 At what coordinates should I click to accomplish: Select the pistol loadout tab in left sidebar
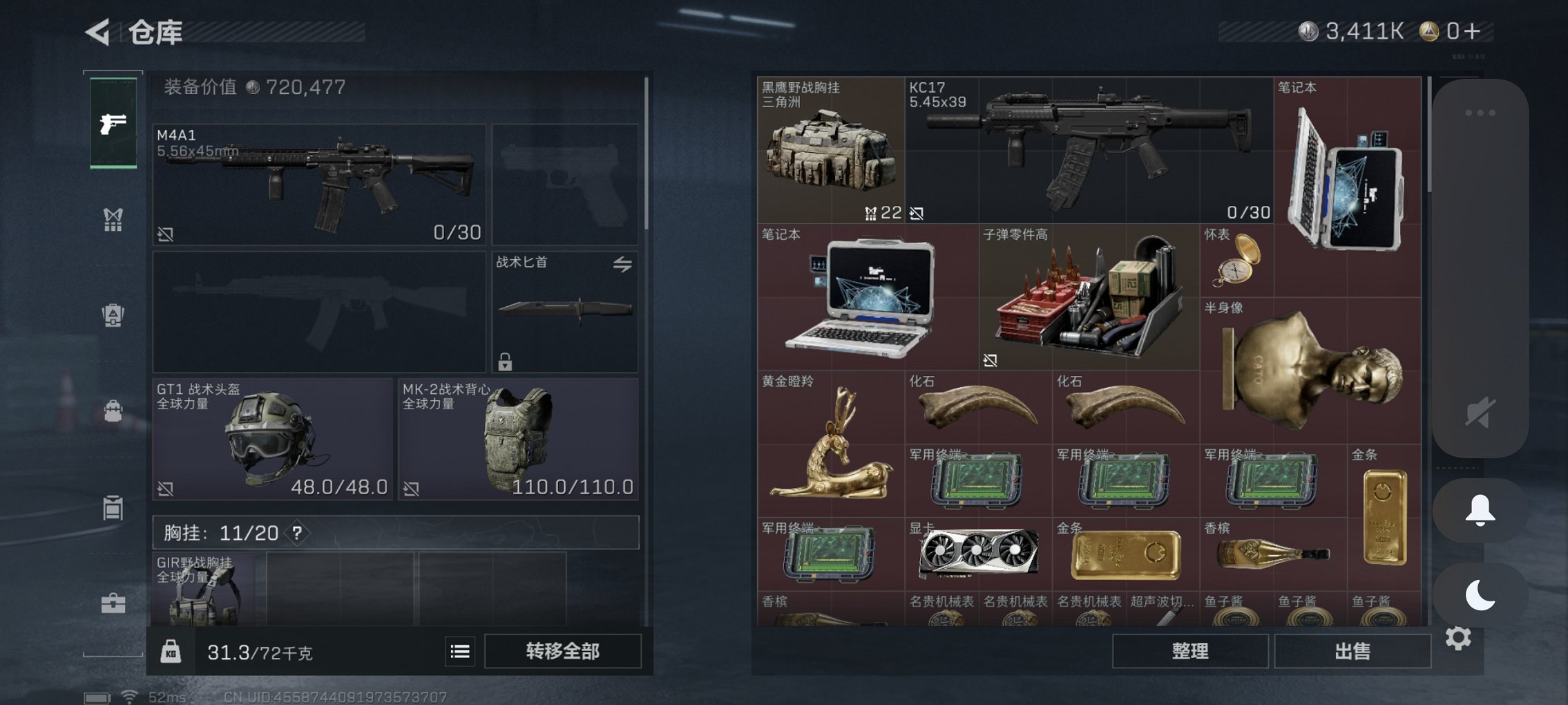[x=113, y=124]
